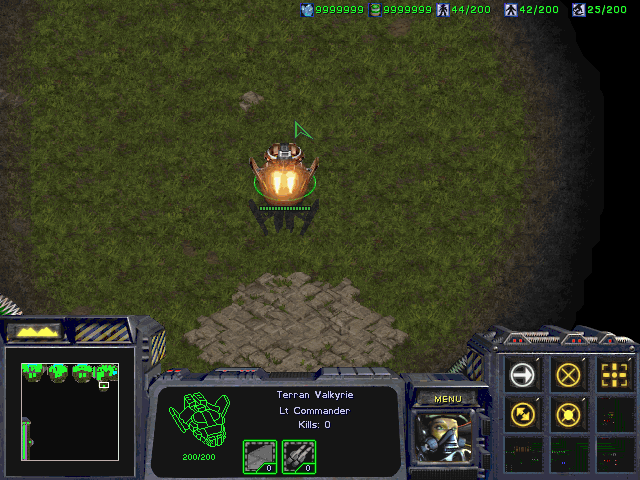Issue the Move command

(x=523, y=375)
